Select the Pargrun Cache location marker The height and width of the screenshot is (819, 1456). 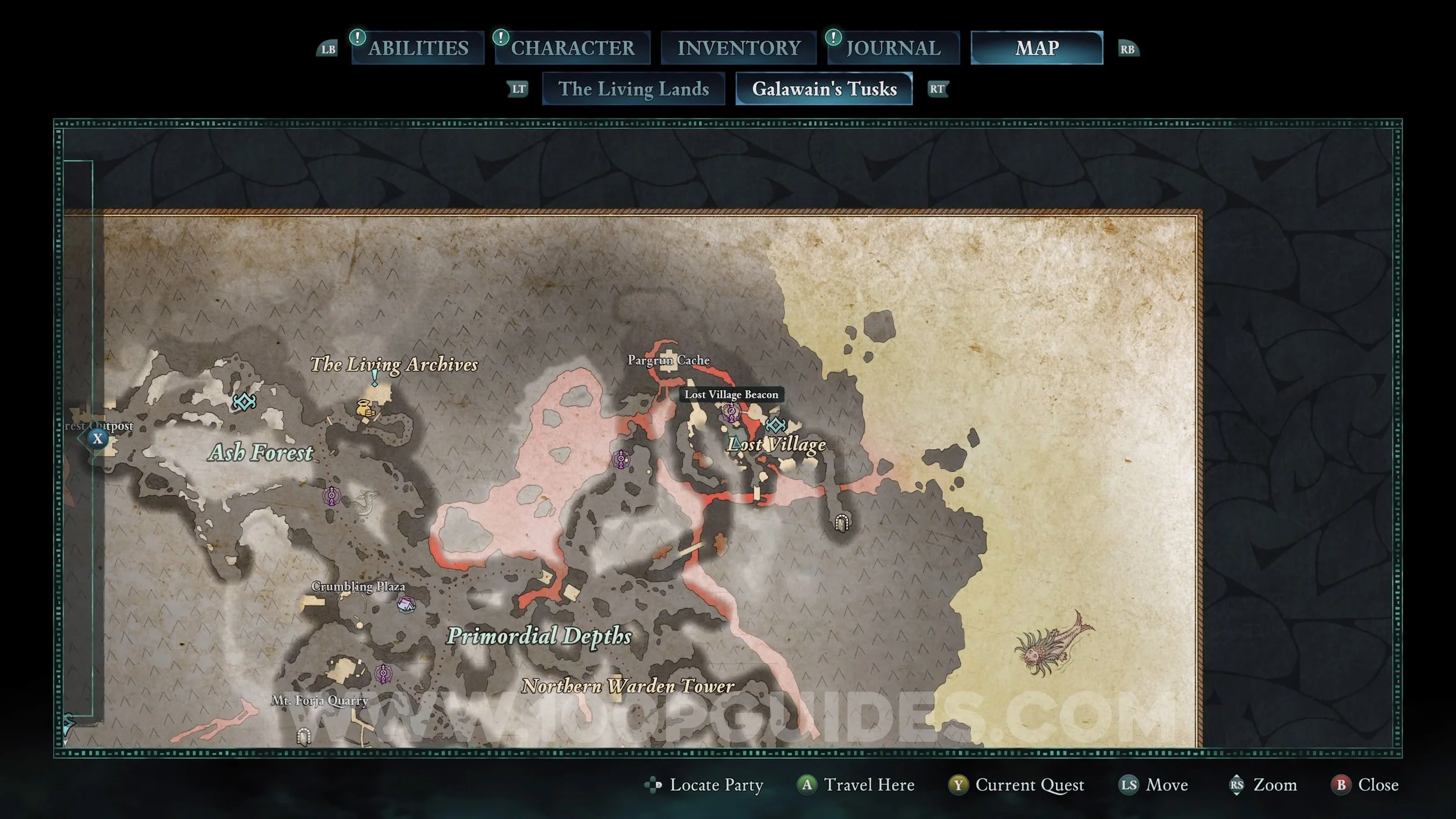(669, 360)
